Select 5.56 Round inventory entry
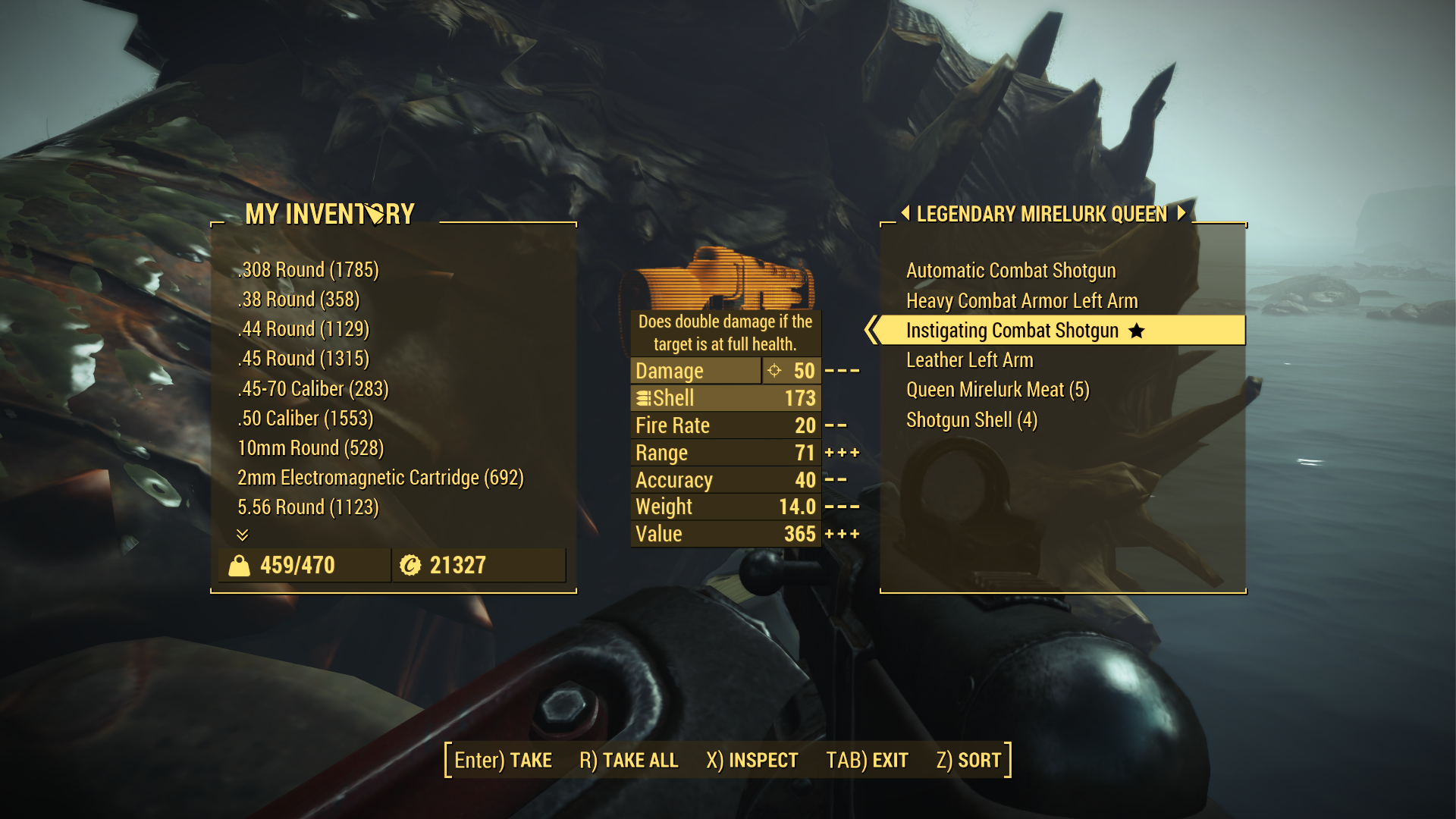Image resolution: width=1456 pixels, height=819 pixels. tap(308, 507)
